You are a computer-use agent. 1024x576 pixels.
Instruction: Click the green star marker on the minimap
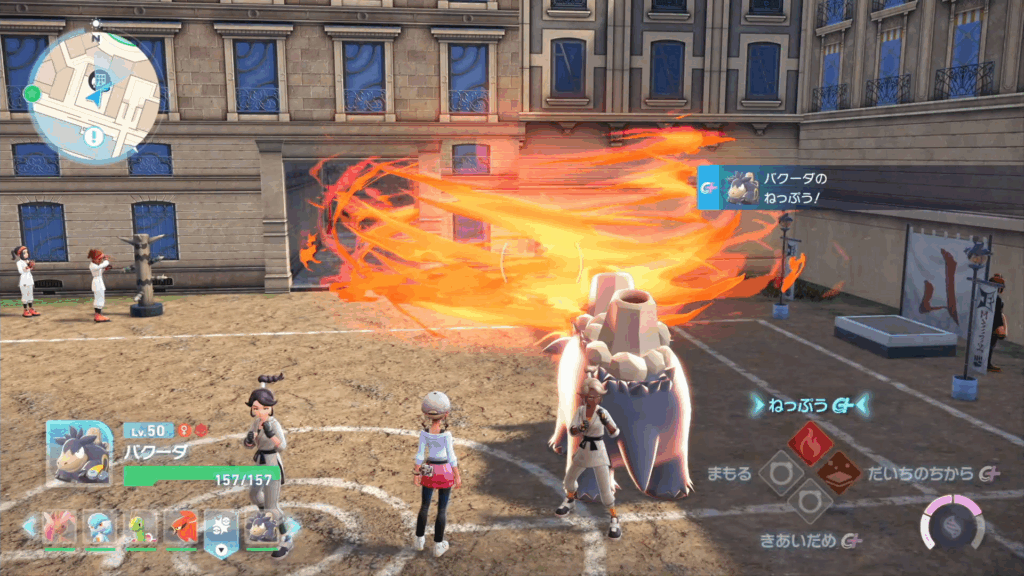pos(33,94)
